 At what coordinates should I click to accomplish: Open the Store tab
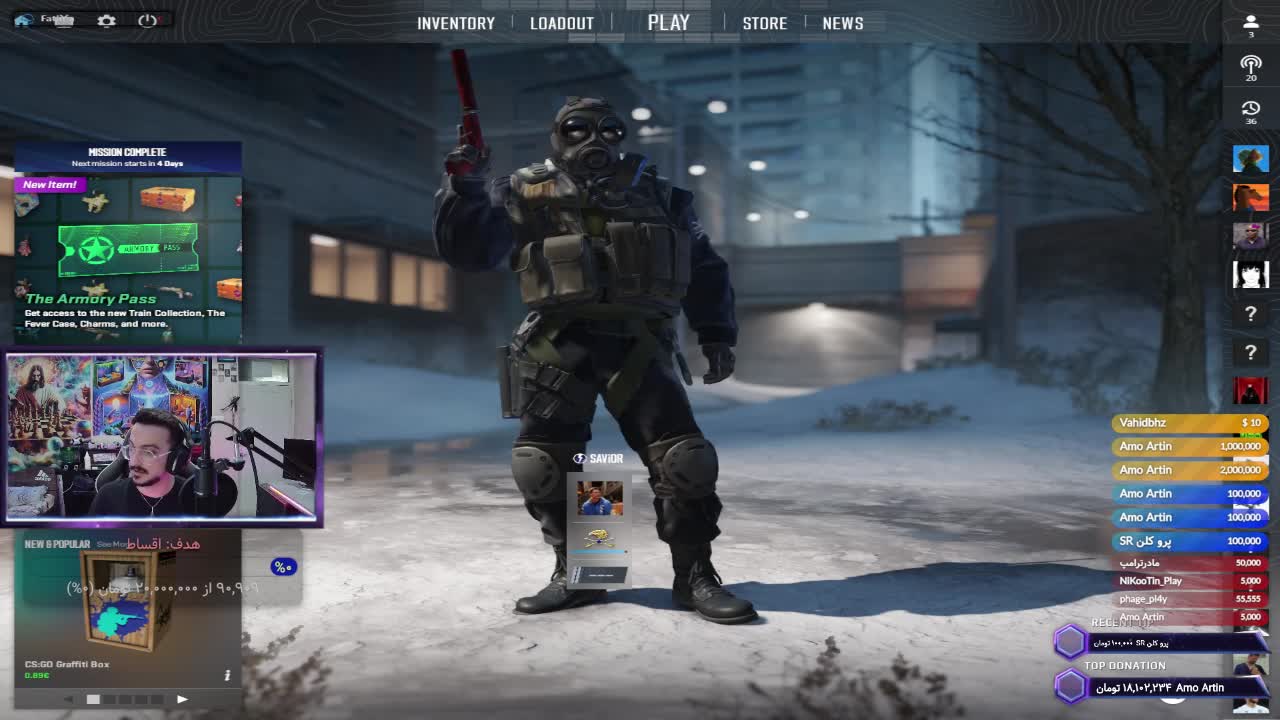pyautogui.click(x=764, y=23)
